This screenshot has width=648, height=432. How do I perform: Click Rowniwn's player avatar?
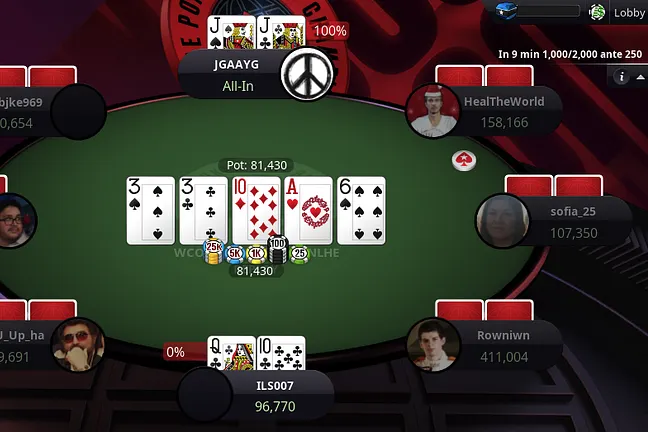pos(433,344)
